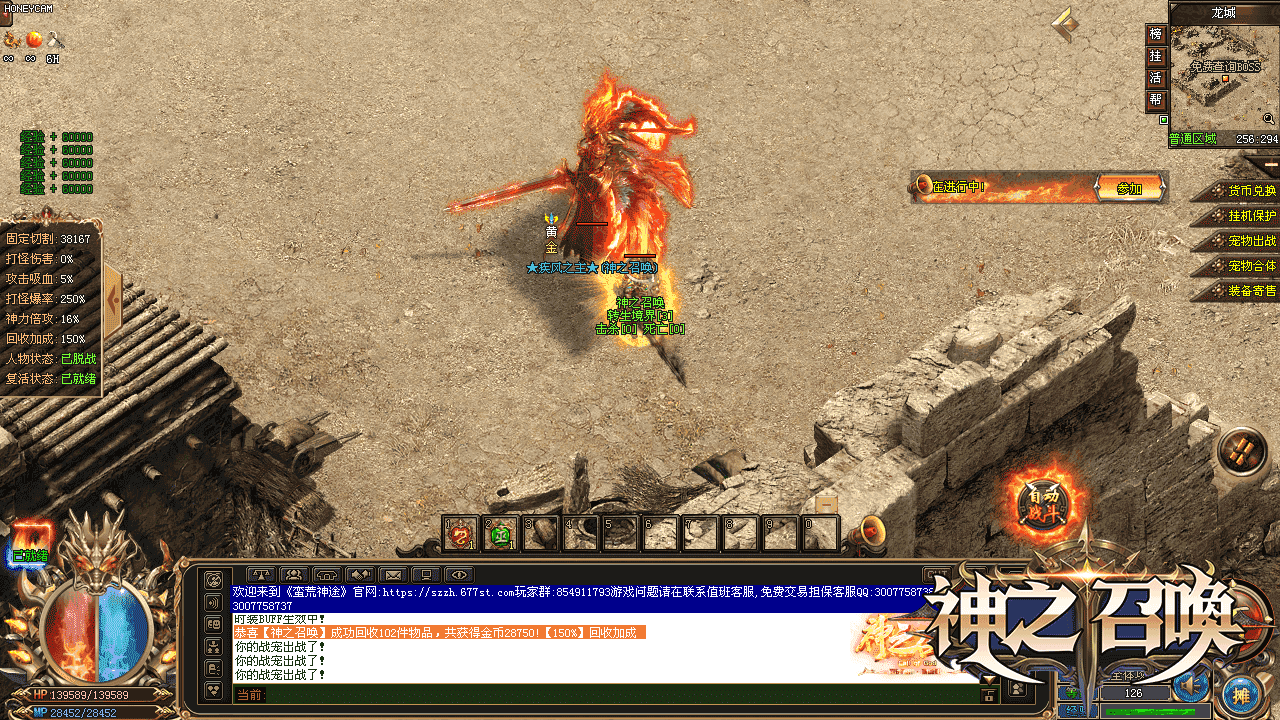Collapse the stats panel with its arrow tab
This screenshot has width=1280, height=720.
coord(112,298)
